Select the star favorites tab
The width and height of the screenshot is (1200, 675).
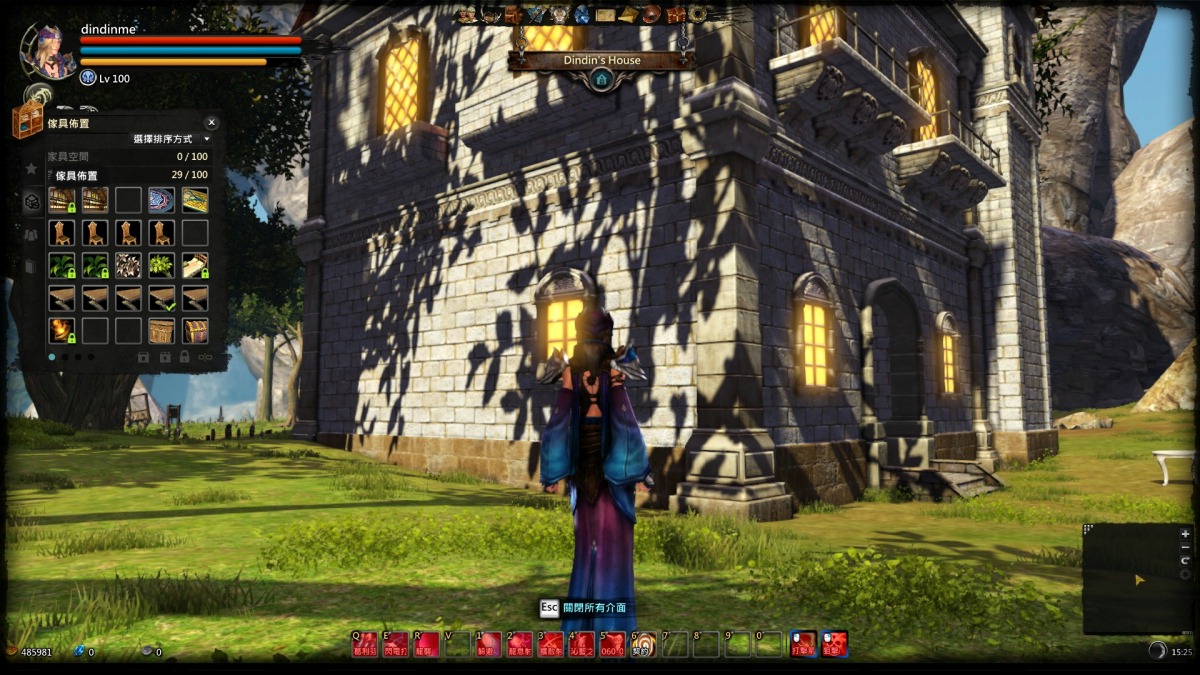31,169
